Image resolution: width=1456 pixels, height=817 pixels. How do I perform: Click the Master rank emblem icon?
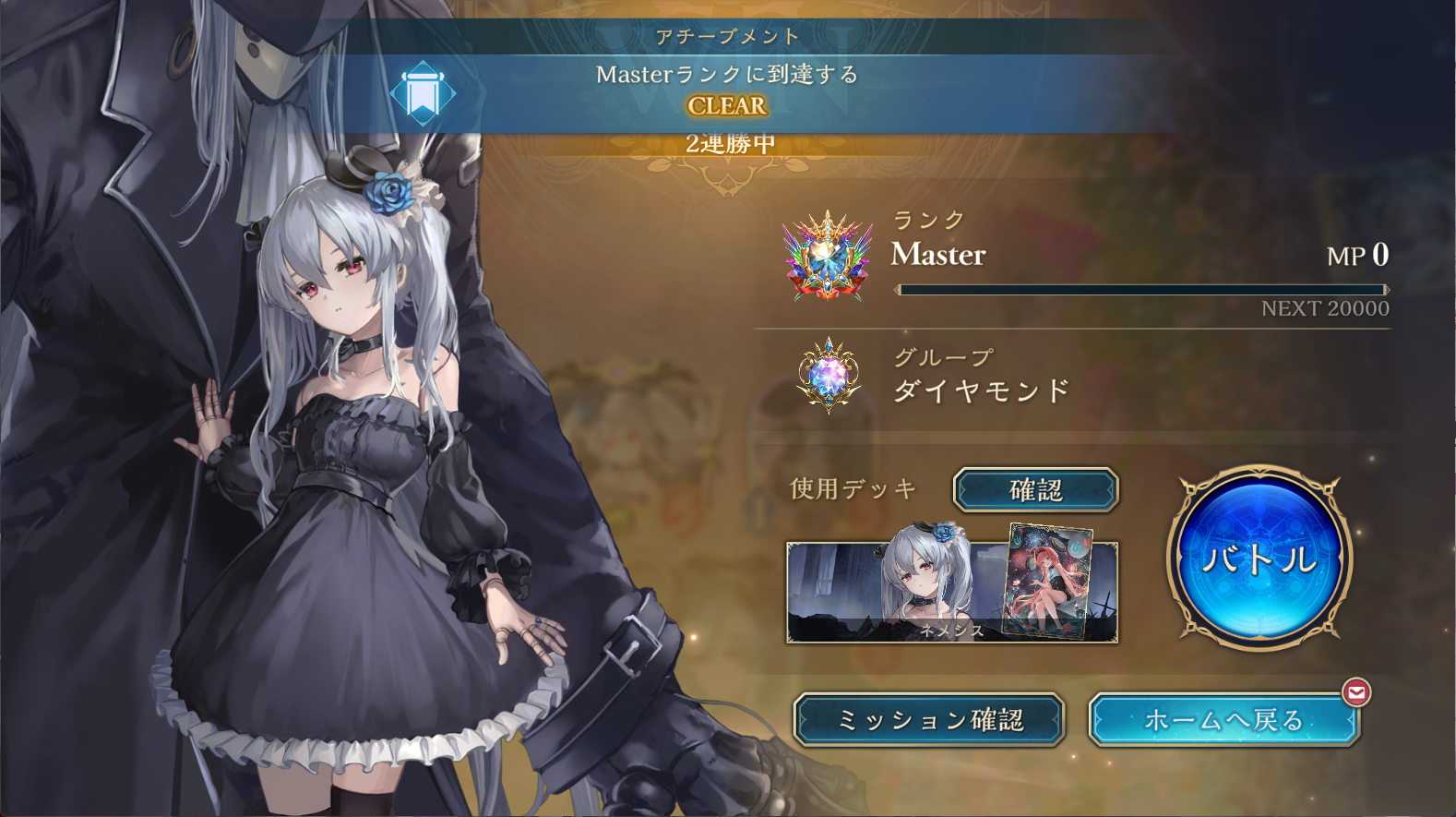click(x=828, y=257)
